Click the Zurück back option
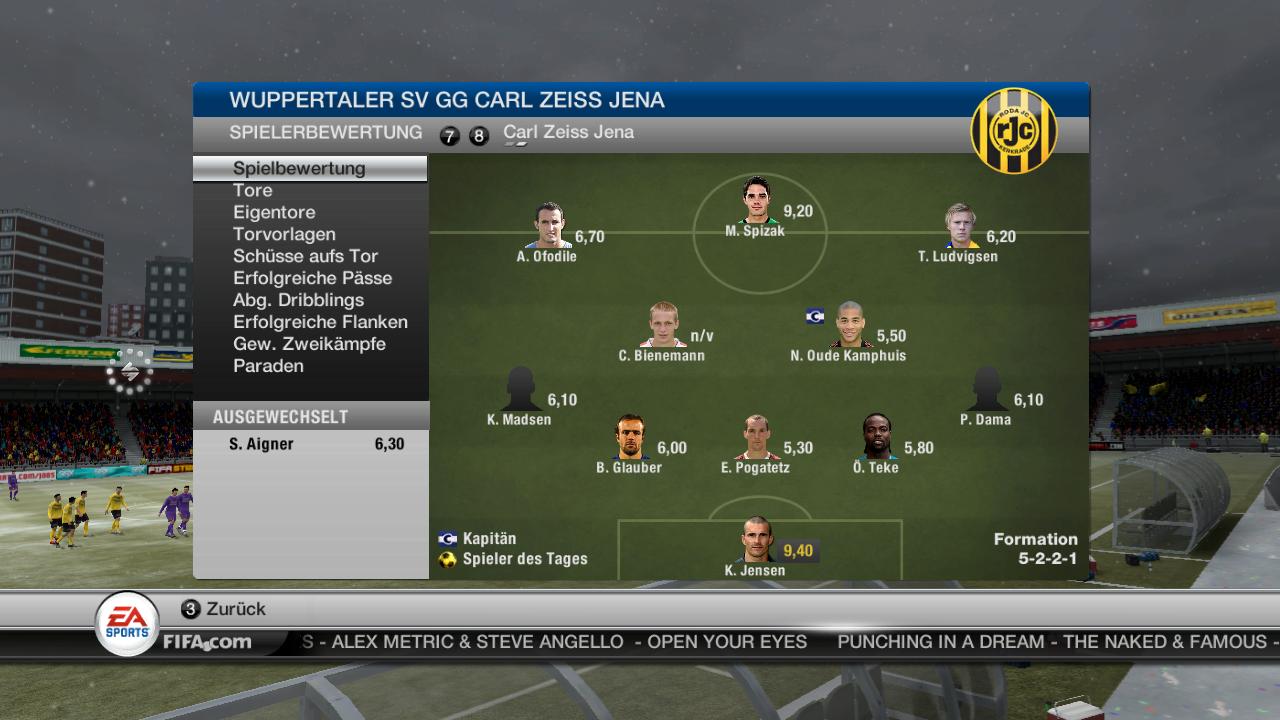 coord(235,609)
